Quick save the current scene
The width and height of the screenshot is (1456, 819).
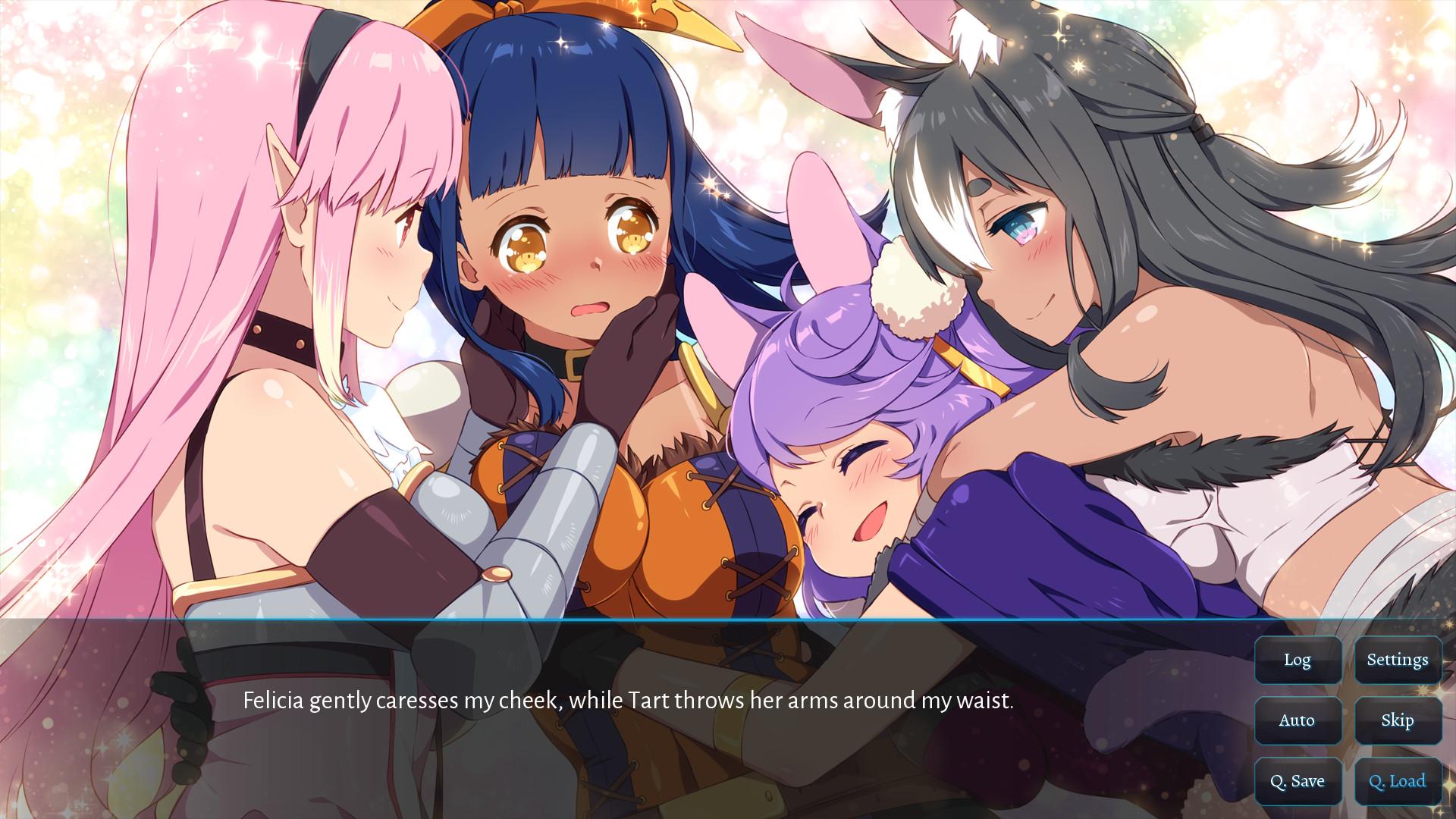pyautogui.click(x=1298, y=780)
